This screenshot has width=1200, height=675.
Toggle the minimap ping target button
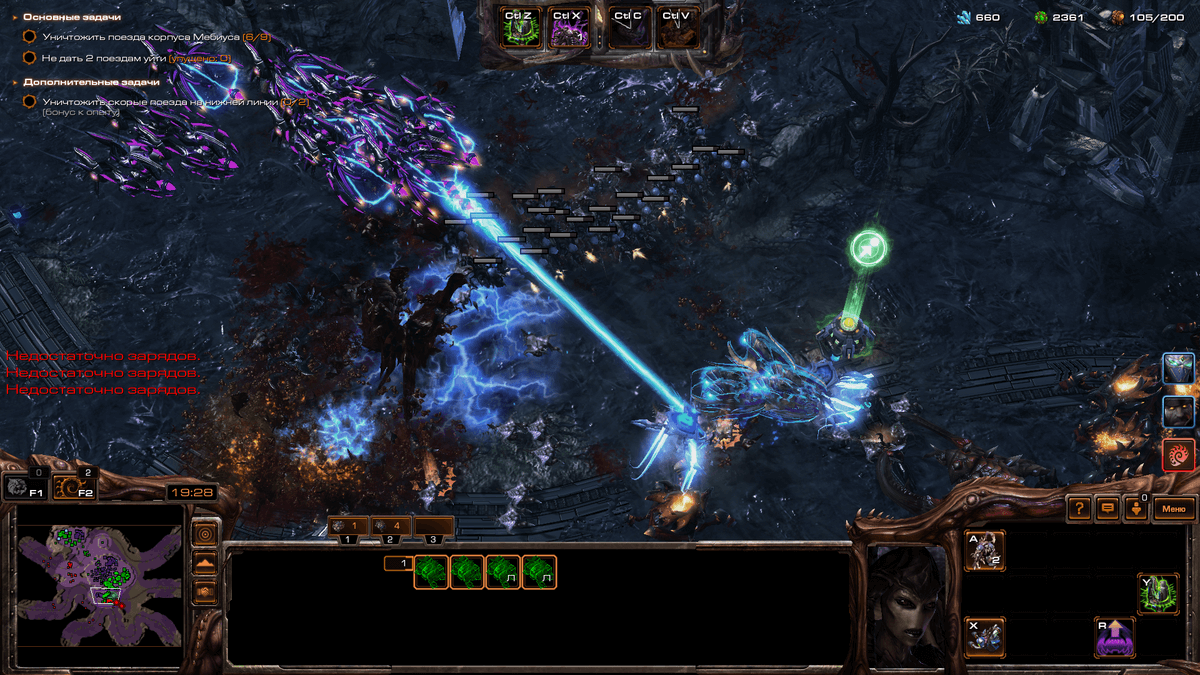[205, 533]
